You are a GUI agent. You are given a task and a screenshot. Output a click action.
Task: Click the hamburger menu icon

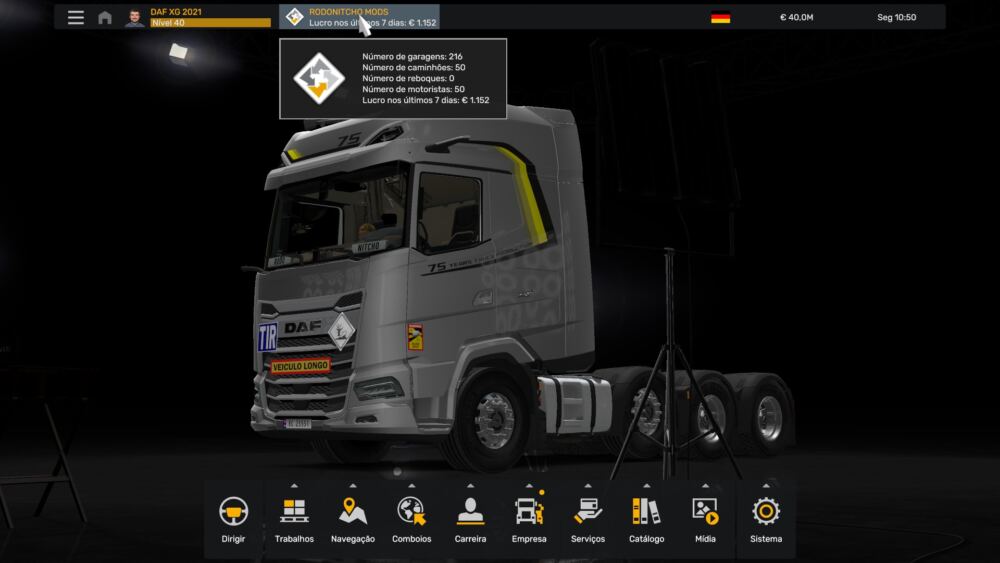click(x=76, y=17)
